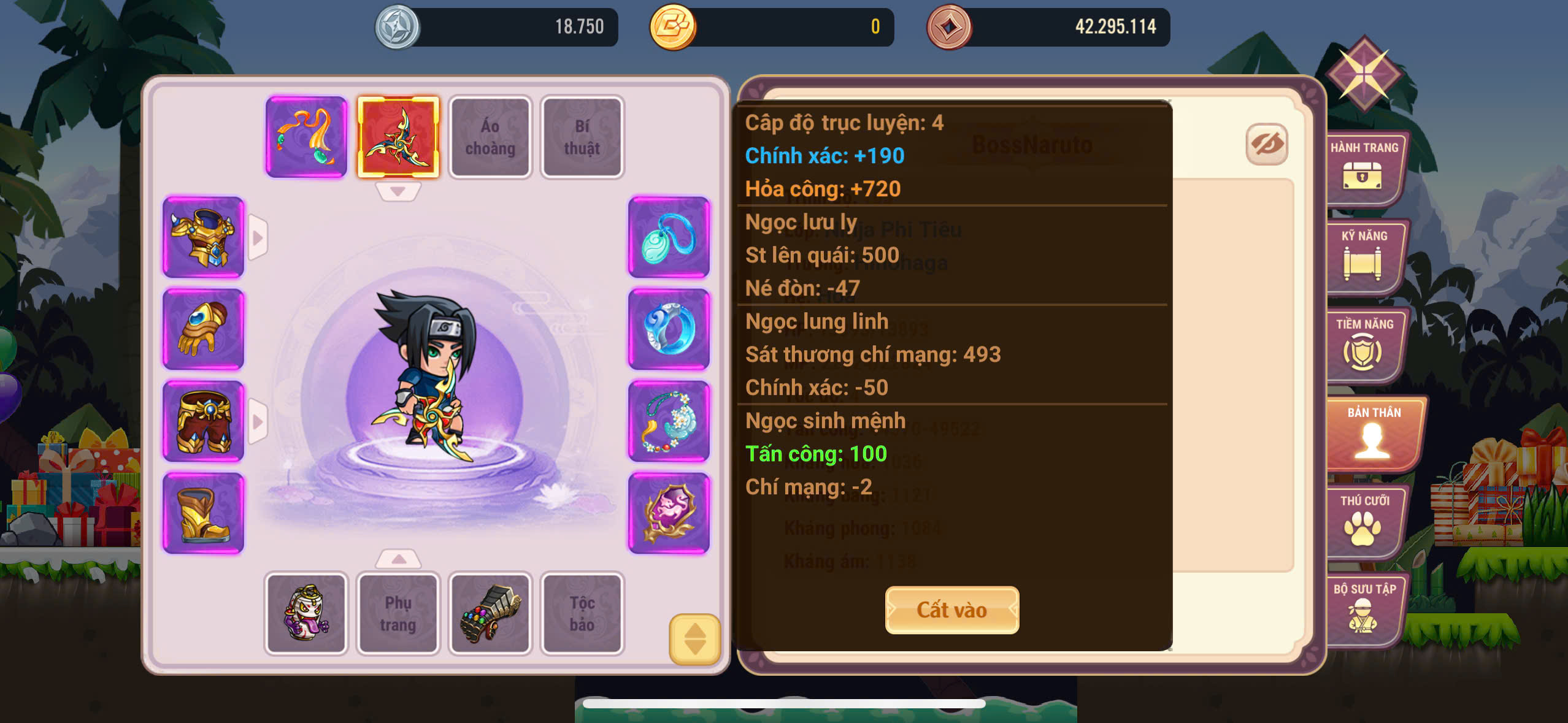Open the empty Áo choàng slot
Image resolution: width=1568 pixels, height=723 pixels.
(490, 137)
